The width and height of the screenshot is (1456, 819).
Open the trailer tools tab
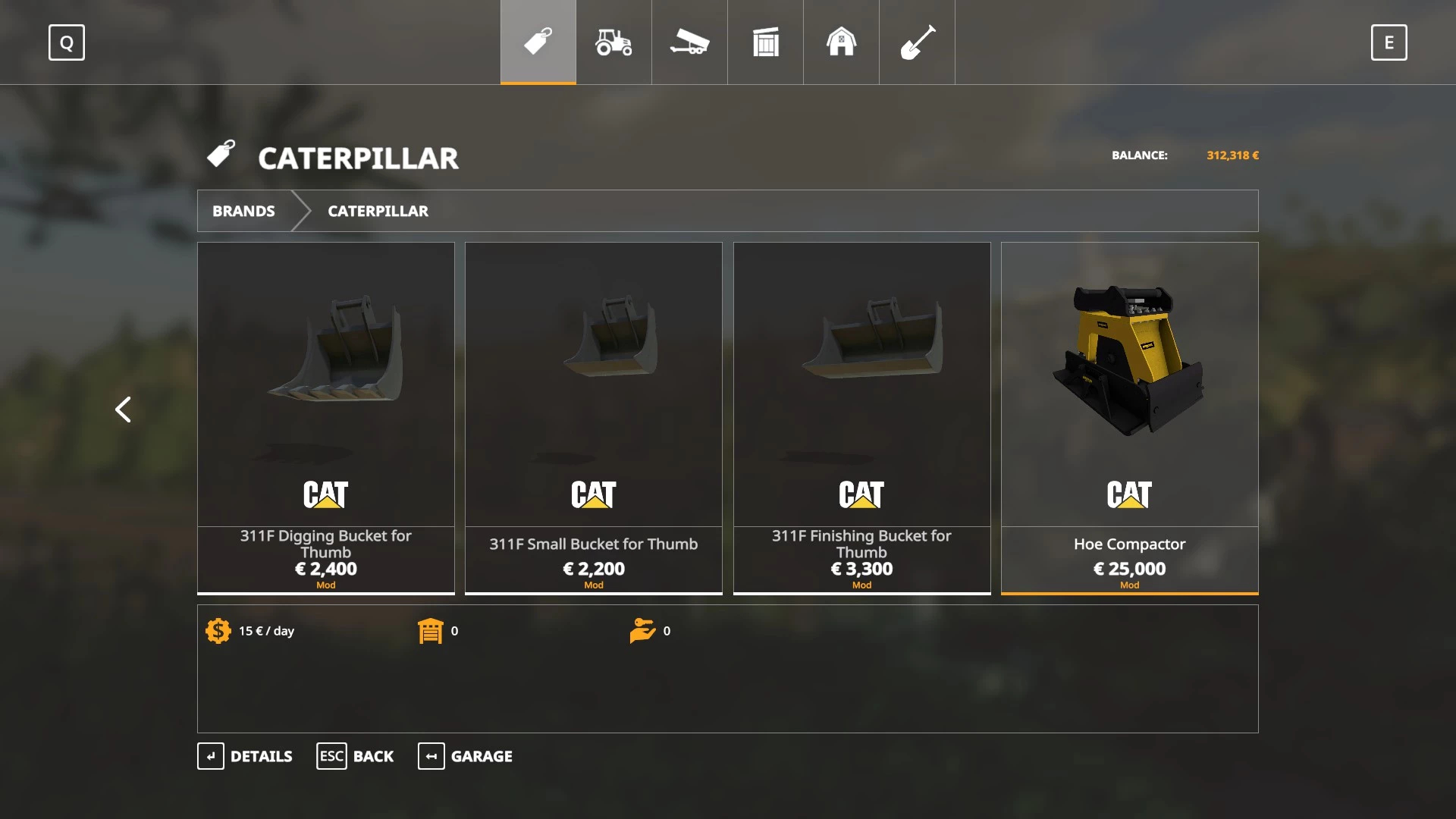pyautogui.click(x=689, y=42)
